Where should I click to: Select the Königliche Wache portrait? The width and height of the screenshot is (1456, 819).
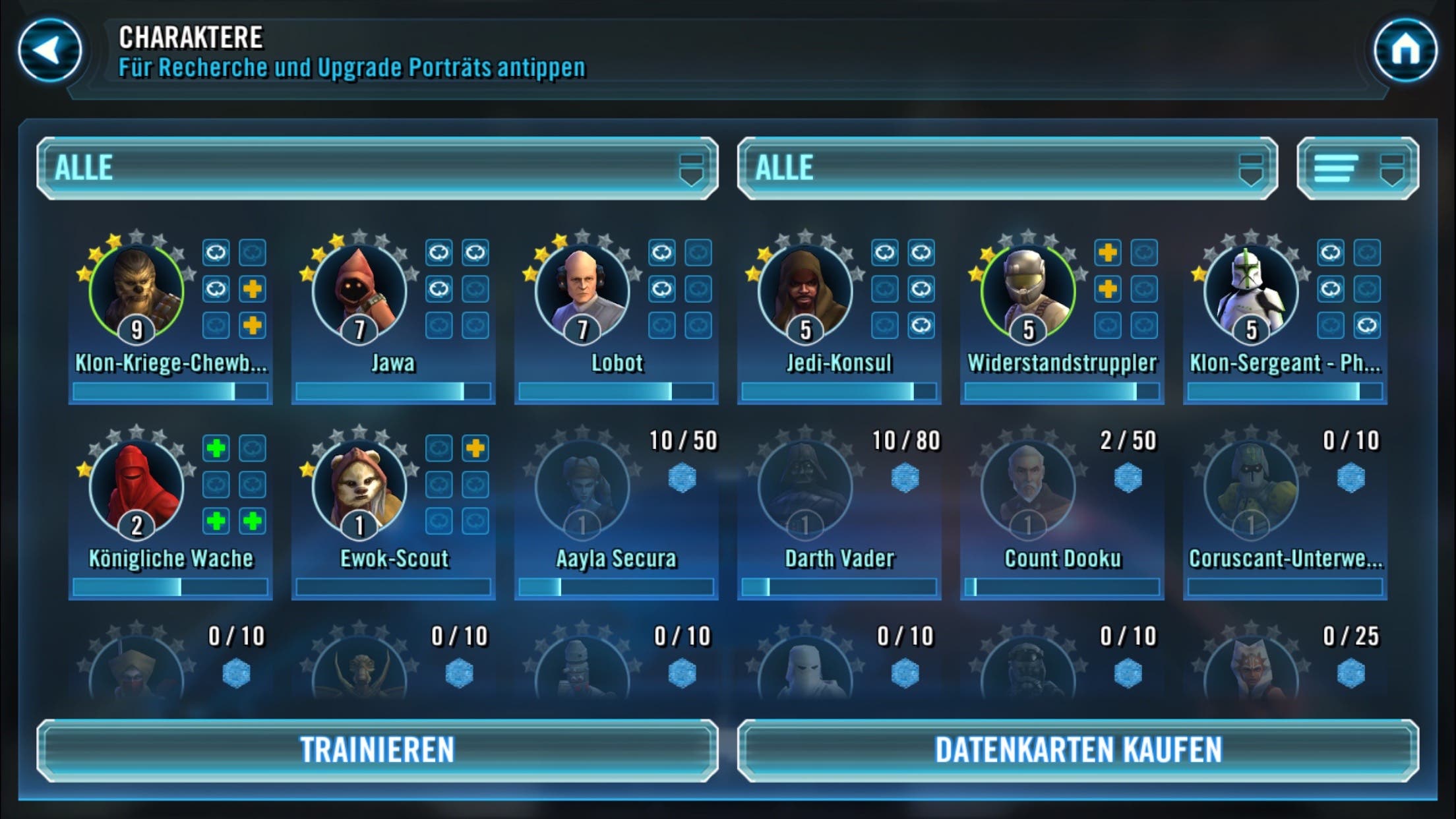tap(136, 488)
